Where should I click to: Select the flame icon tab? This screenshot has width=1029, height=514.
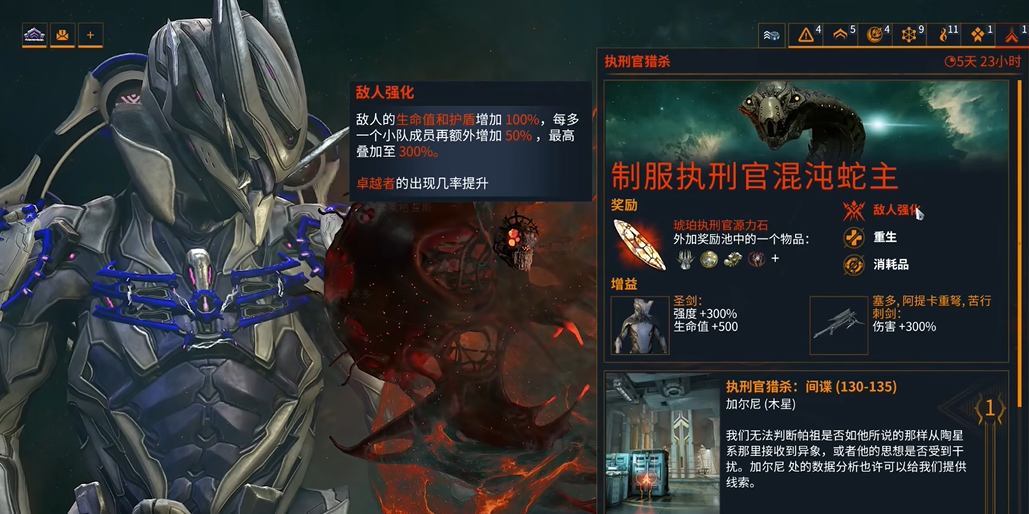(945, 35)
